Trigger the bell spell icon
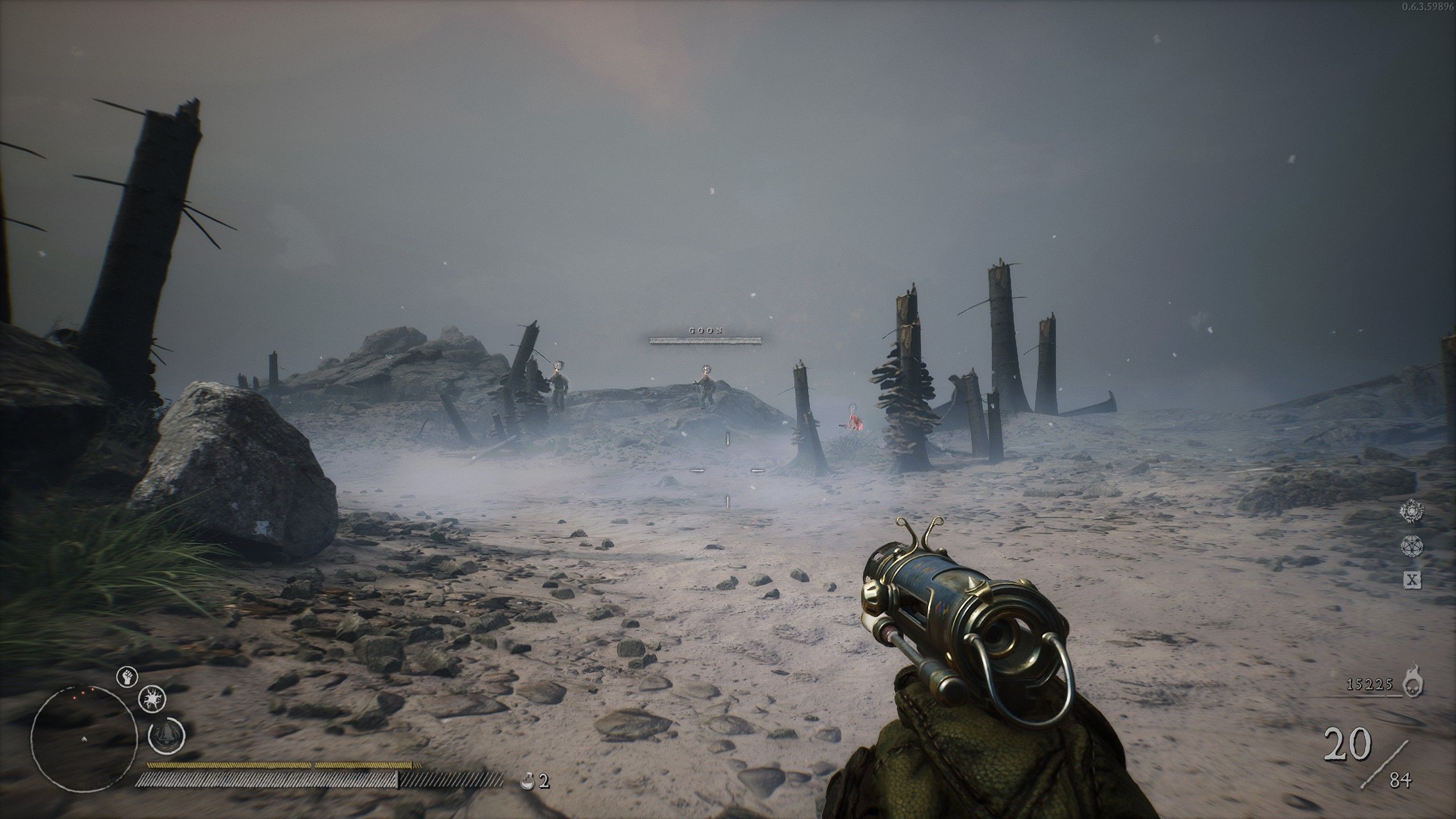The width and height of the screenshot is (1456, 819). [166, 735]
